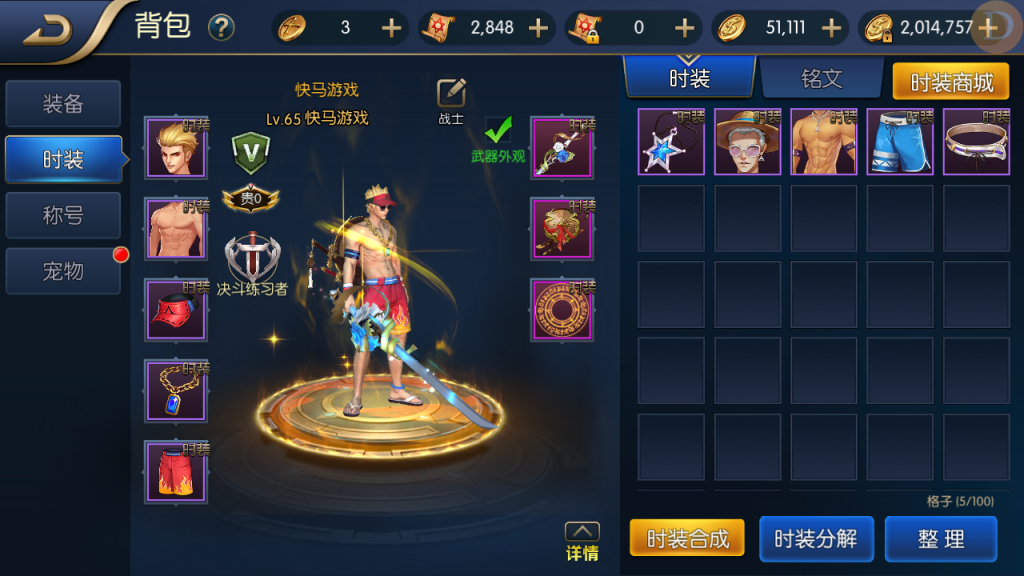Image resolution: width=1024 pixels, height=576 pixels.
Task: Open the backpack help question mark
Action: point(221,28)
